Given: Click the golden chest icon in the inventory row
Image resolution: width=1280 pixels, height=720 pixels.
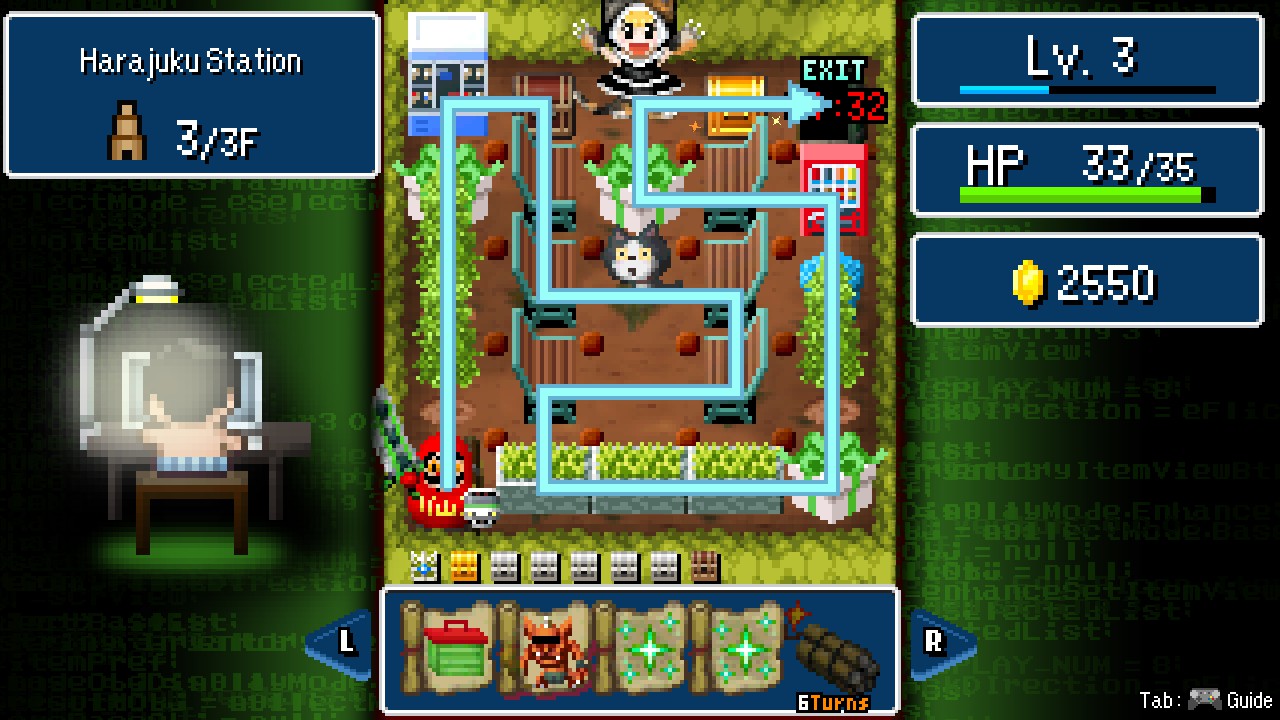Looking at the screenshot, I should [462, 565].
